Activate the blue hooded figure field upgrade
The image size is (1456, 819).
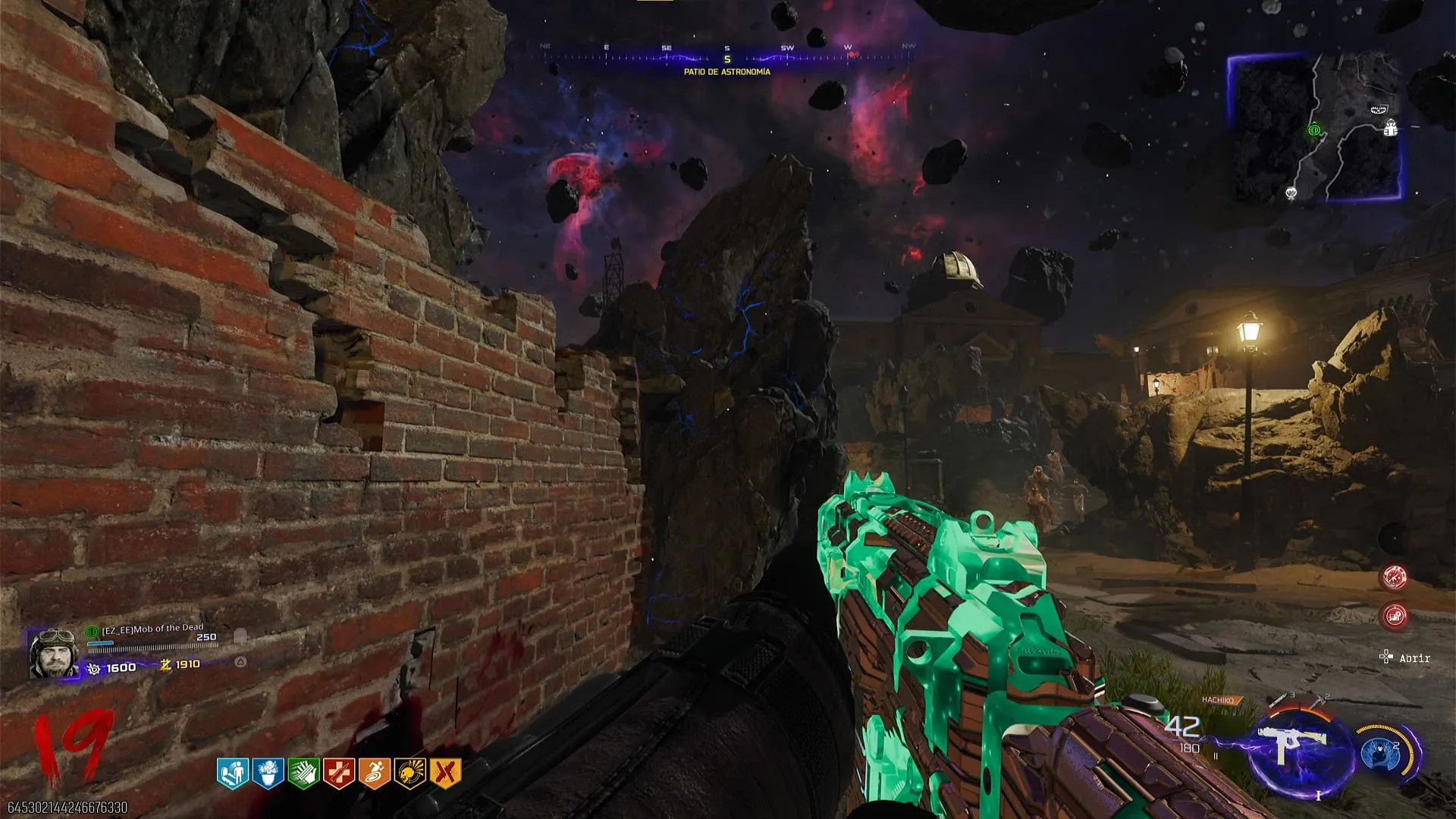coord(1378,753)
